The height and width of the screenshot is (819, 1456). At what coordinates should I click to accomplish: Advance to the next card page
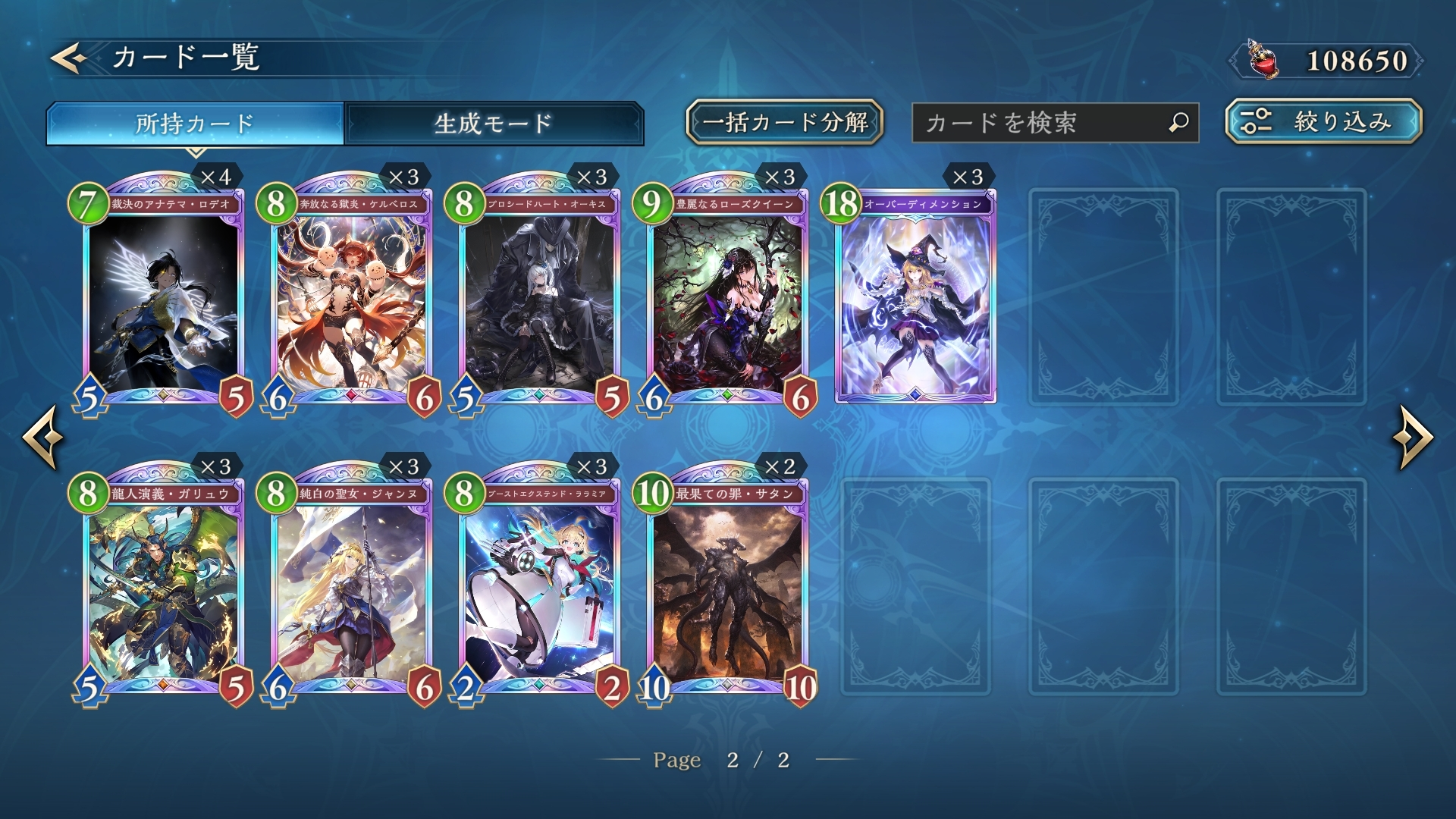tap(1412, 438)
